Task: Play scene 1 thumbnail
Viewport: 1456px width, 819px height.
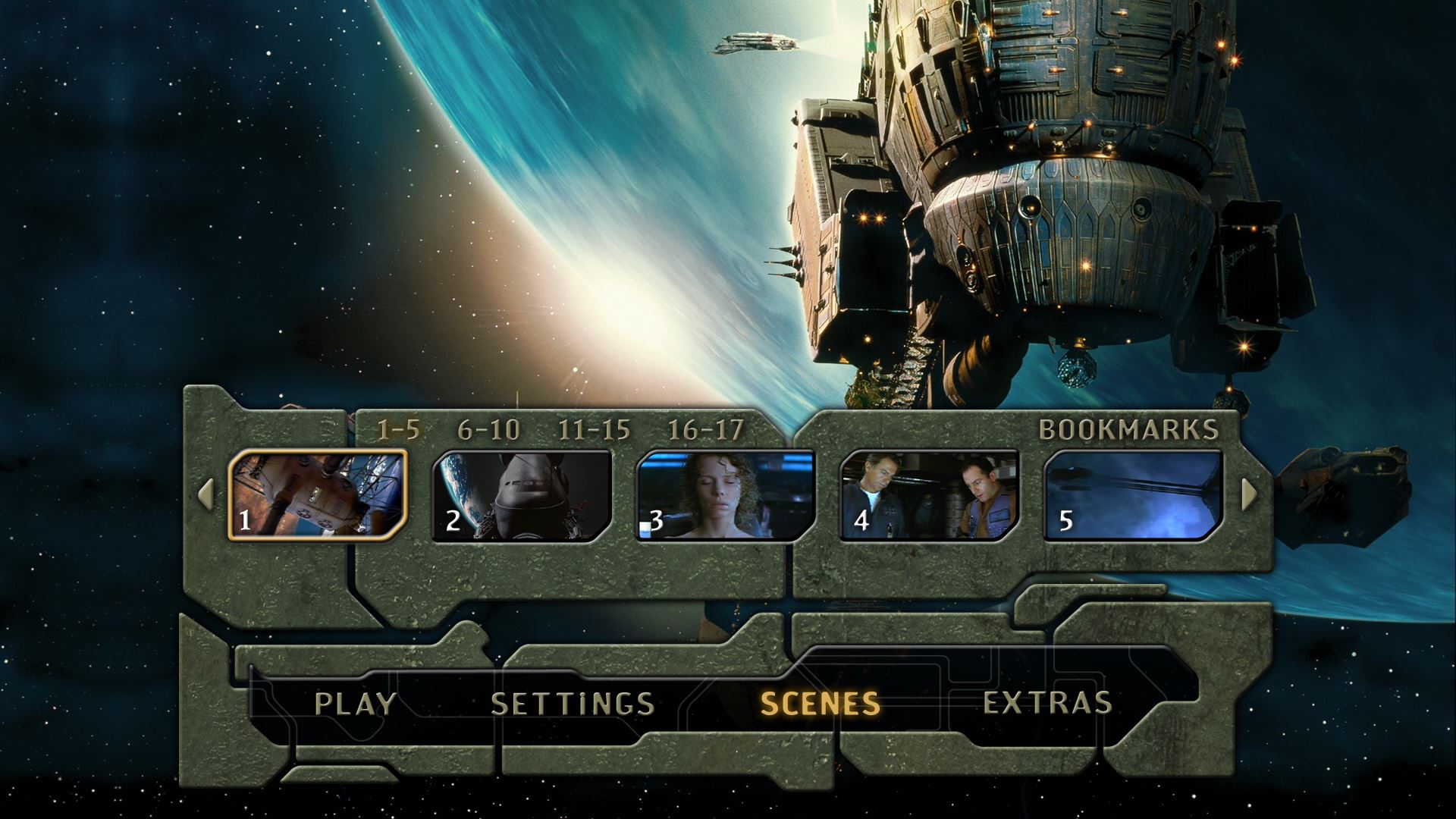Action: pyautogui.click(x=318, y=494)
